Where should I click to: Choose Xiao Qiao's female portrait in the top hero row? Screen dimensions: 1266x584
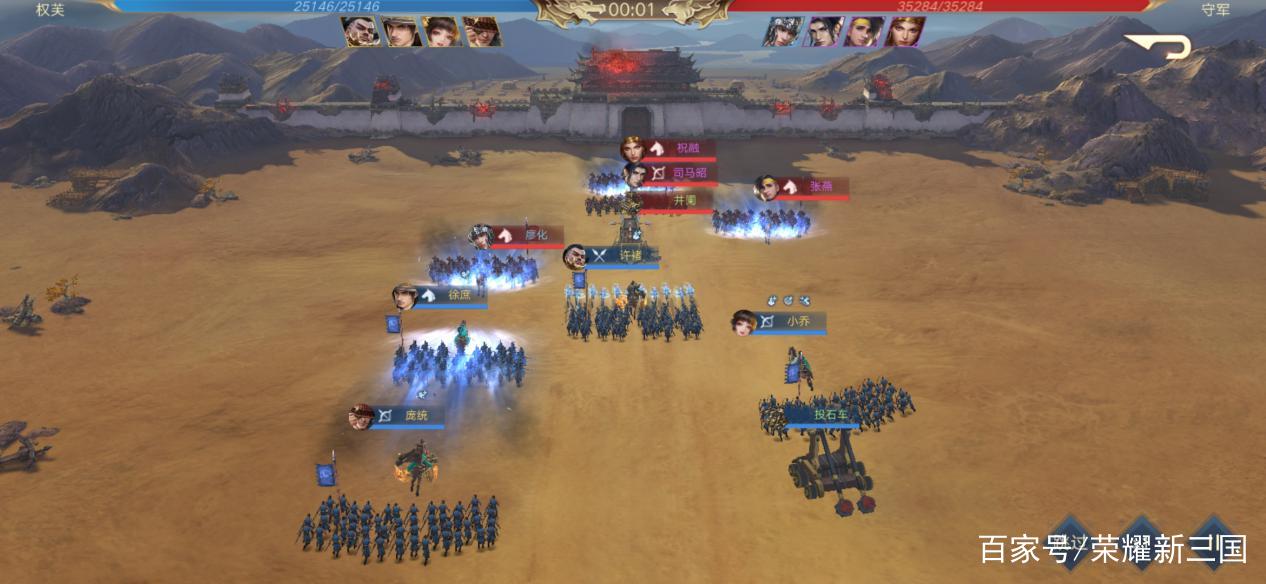[x=442, y=32]
